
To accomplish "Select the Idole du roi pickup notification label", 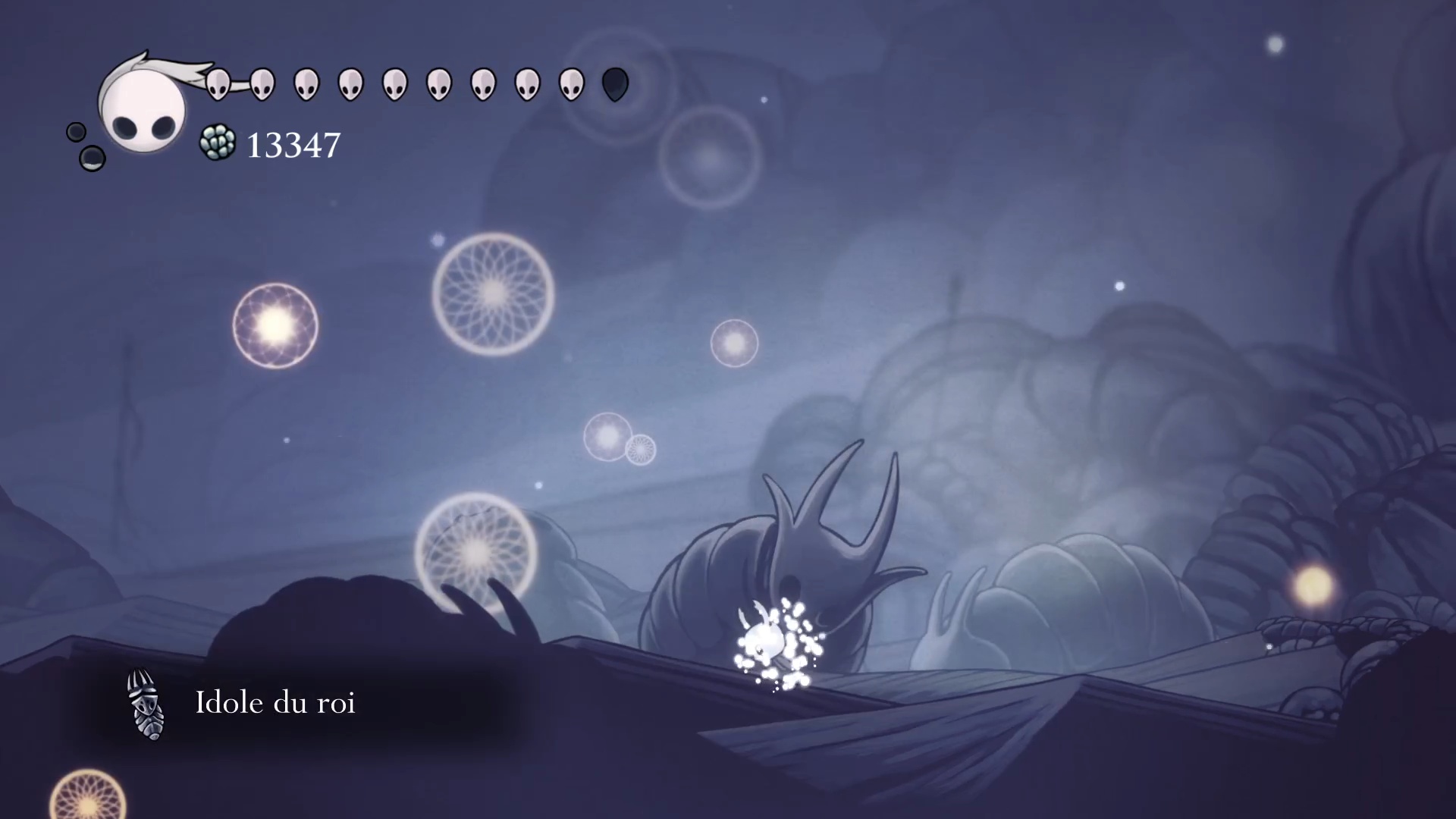I will point(275,703).
